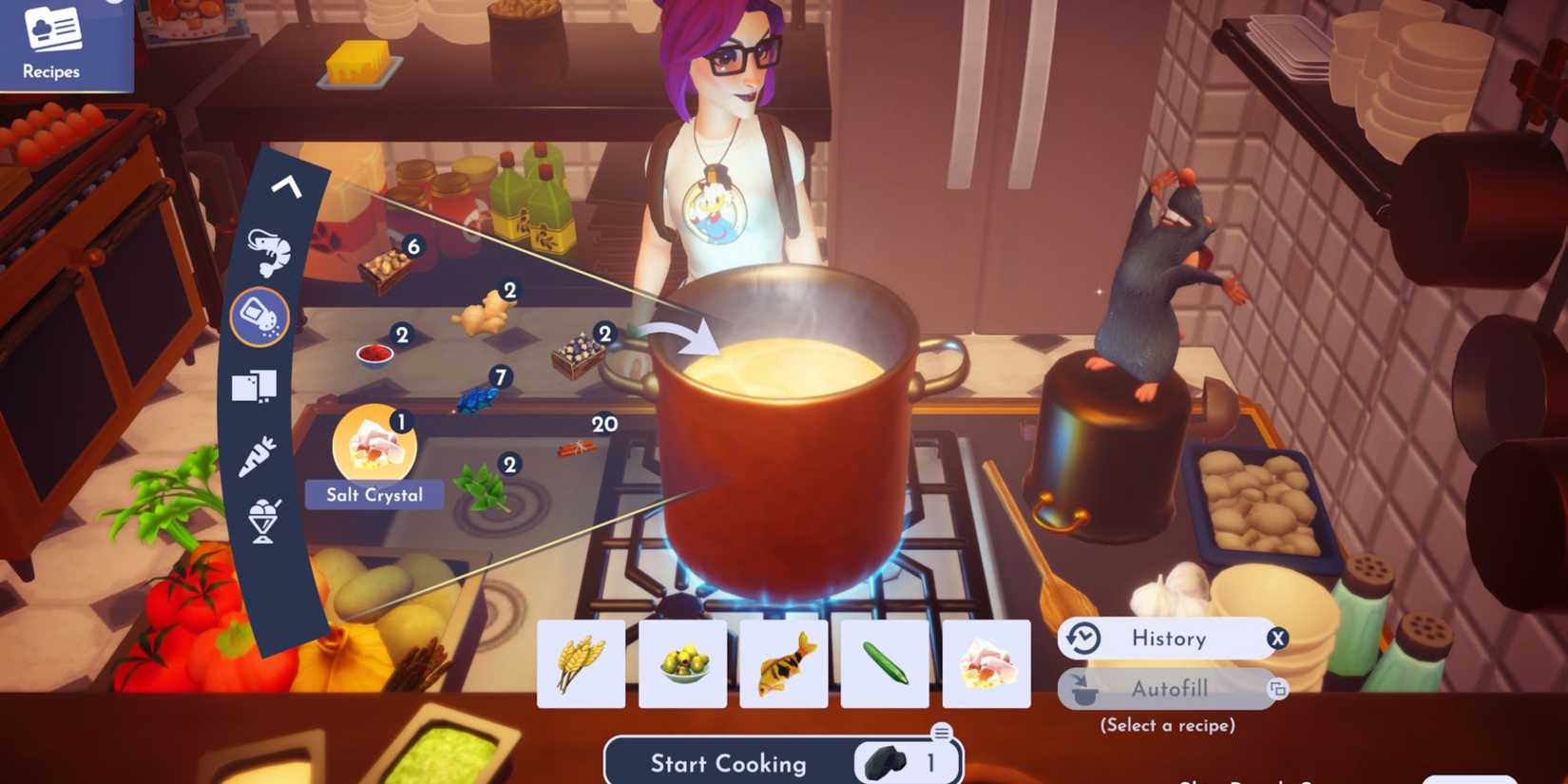This screenshot has height=784, width=1568.
Task: Open the cooking History
Action: tap(1169, 638)
